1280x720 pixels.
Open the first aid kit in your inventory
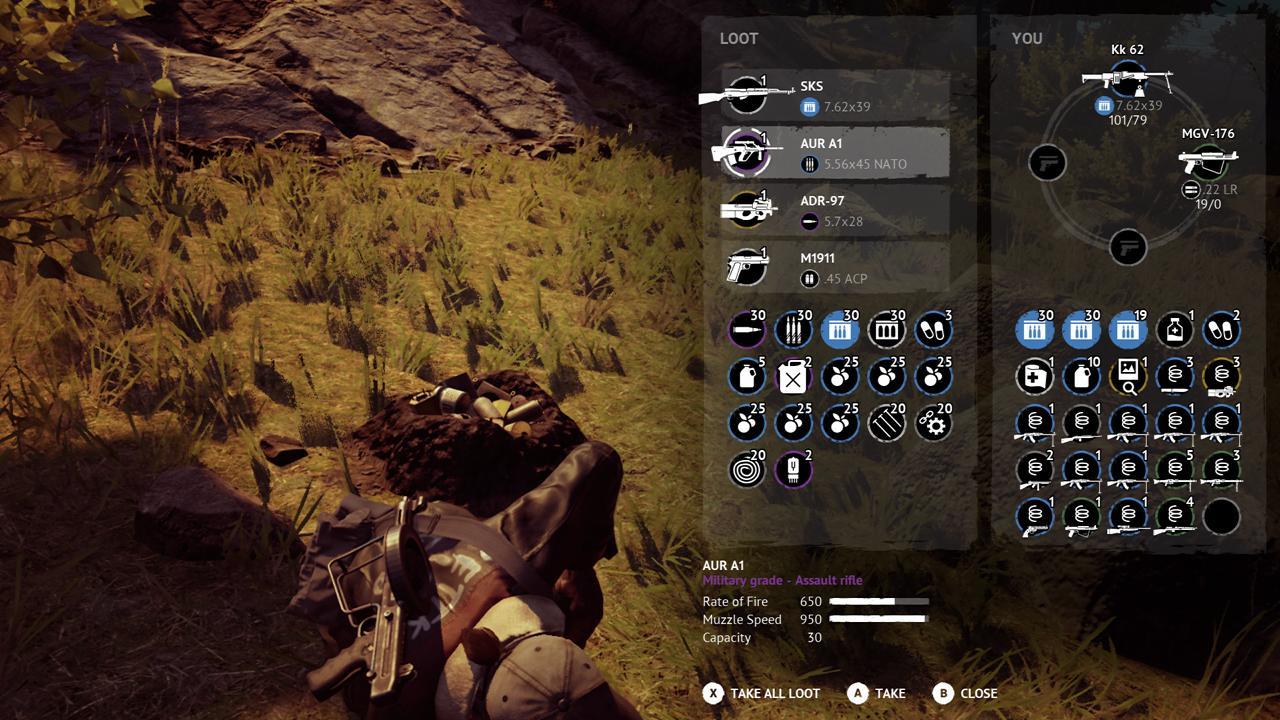[1034, 377]
